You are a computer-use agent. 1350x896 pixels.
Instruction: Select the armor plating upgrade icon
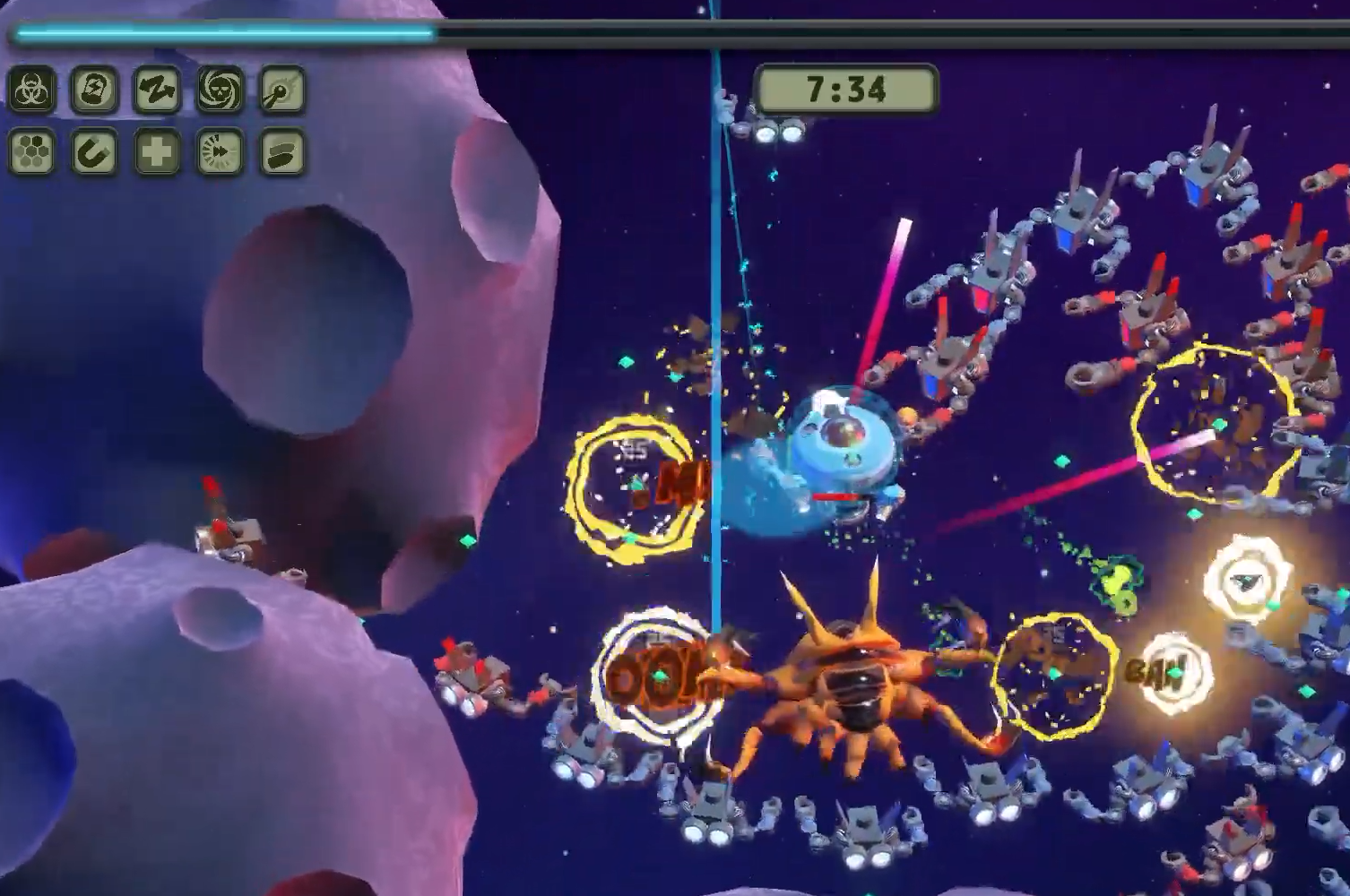tap(281, 154)
